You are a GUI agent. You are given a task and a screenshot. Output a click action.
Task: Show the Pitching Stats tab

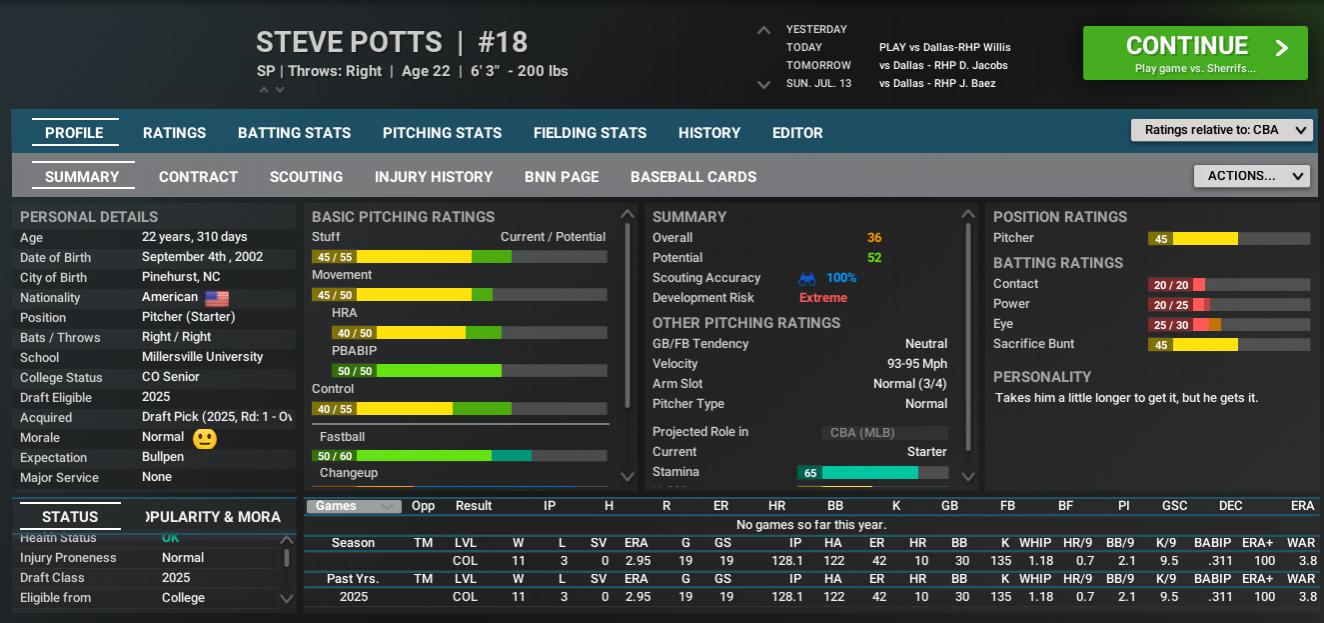pyautogui.click(x=442, y=133)
